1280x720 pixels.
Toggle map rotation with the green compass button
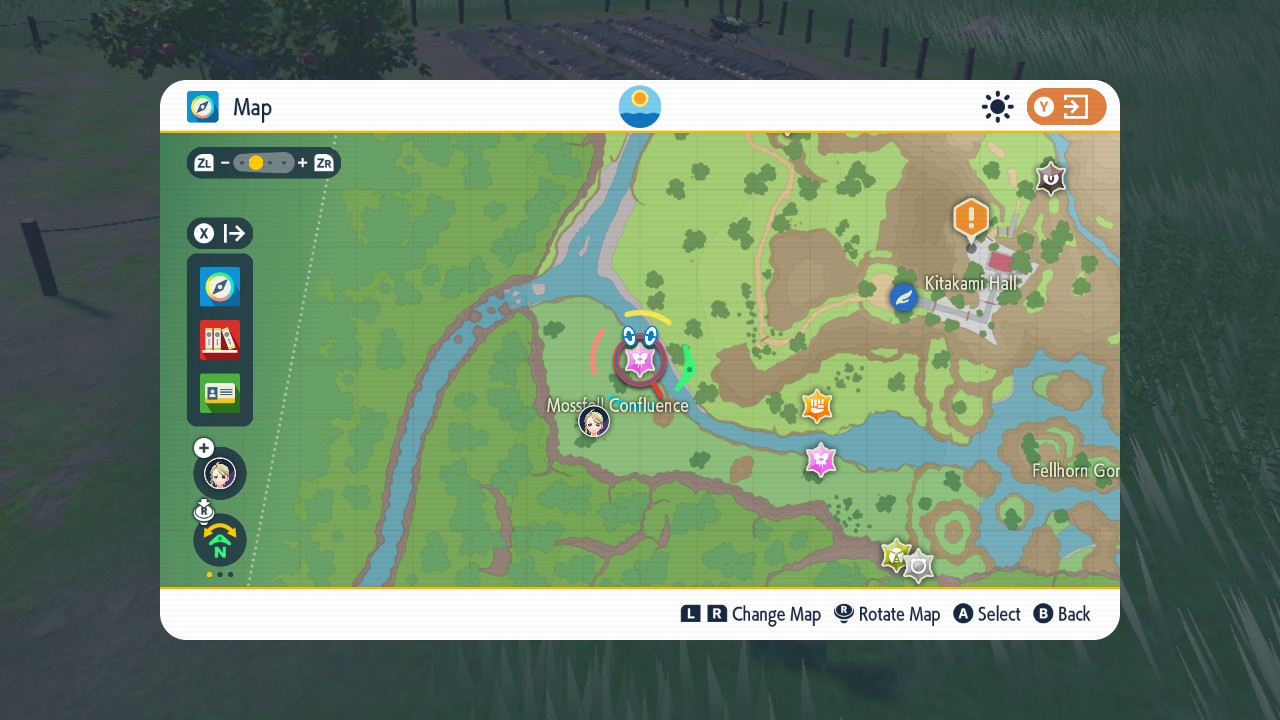[219, 540]
